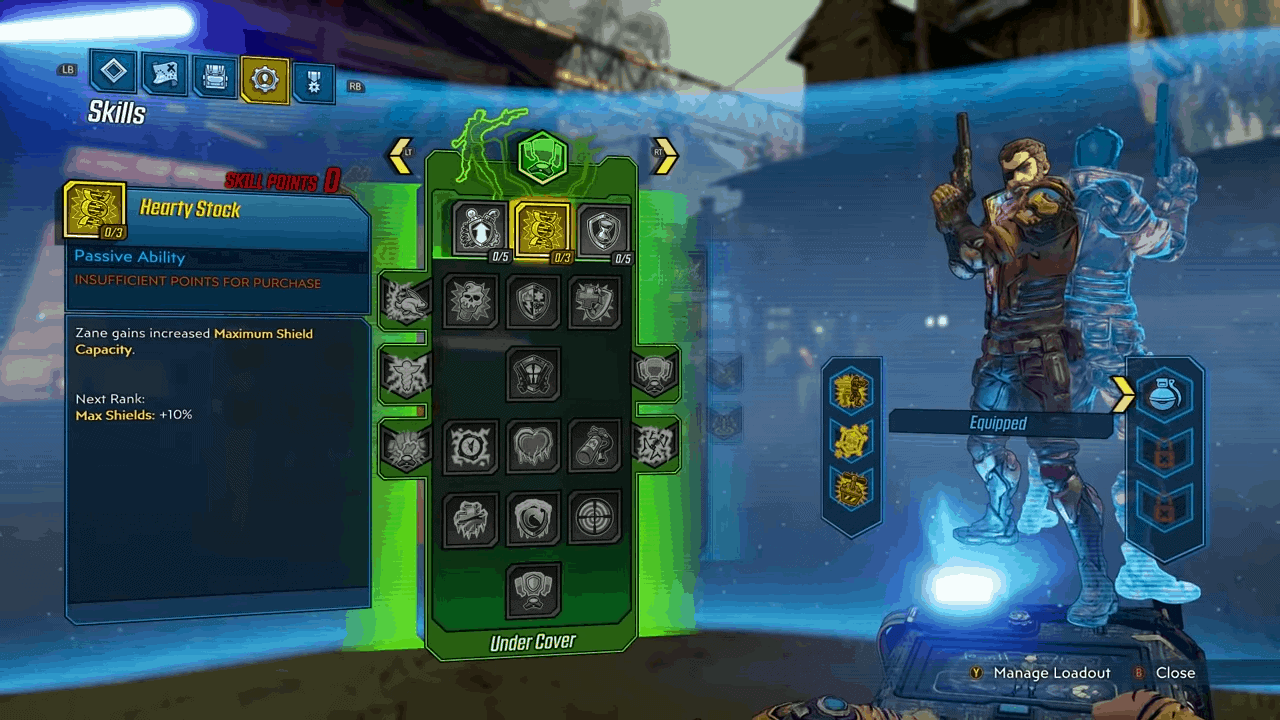The image size is (1280, 720).
Task: Click the equipped grenade mod slot
Action: (x=1166, y=396)
